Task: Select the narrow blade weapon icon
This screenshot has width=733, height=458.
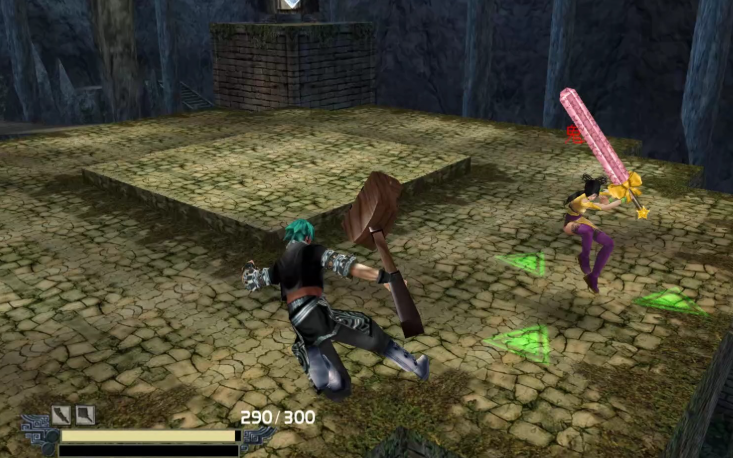Action: point(61,415)
